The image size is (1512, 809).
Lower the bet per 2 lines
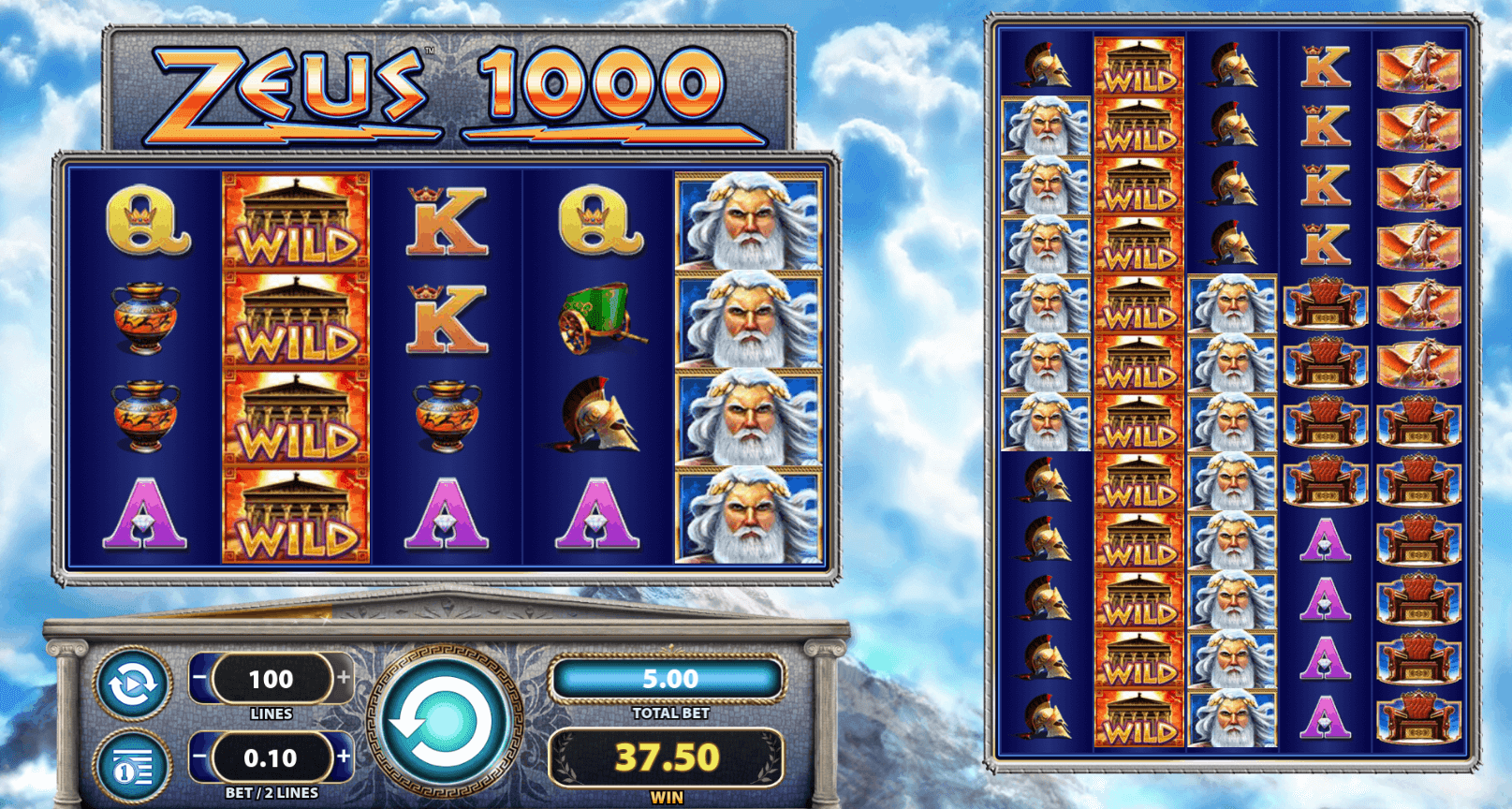pos(200,757)
